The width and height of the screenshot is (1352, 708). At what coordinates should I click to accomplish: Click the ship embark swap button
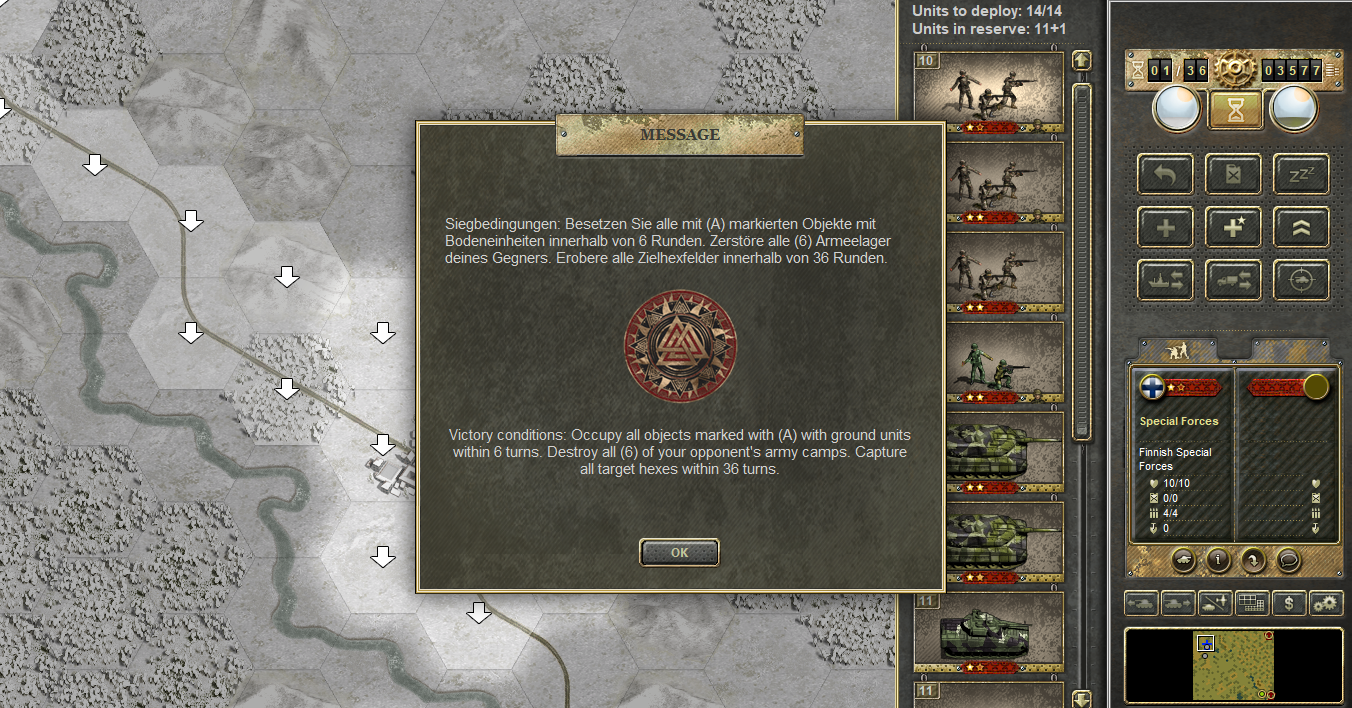[1165, 281]
